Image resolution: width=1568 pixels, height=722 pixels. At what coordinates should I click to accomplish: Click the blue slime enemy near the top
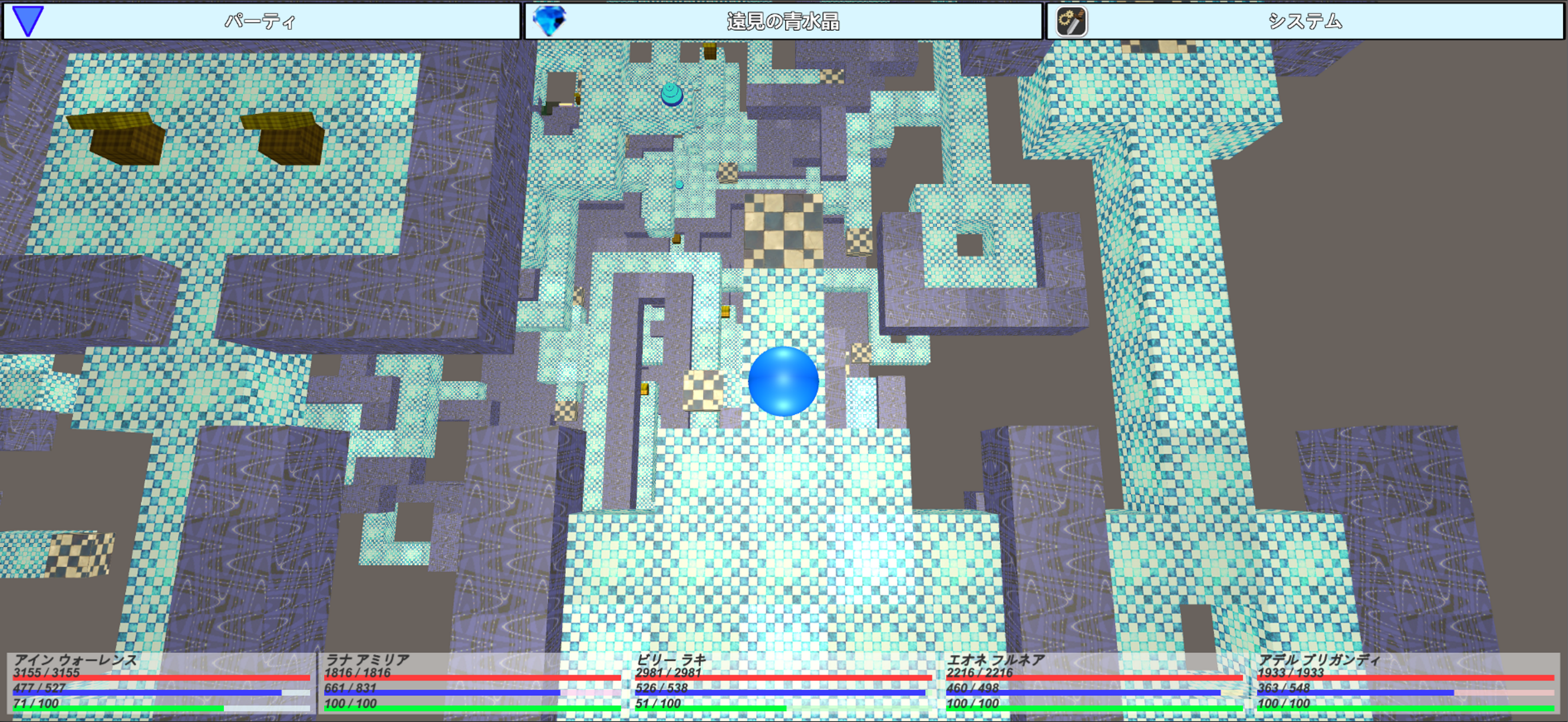click(672, 95)
